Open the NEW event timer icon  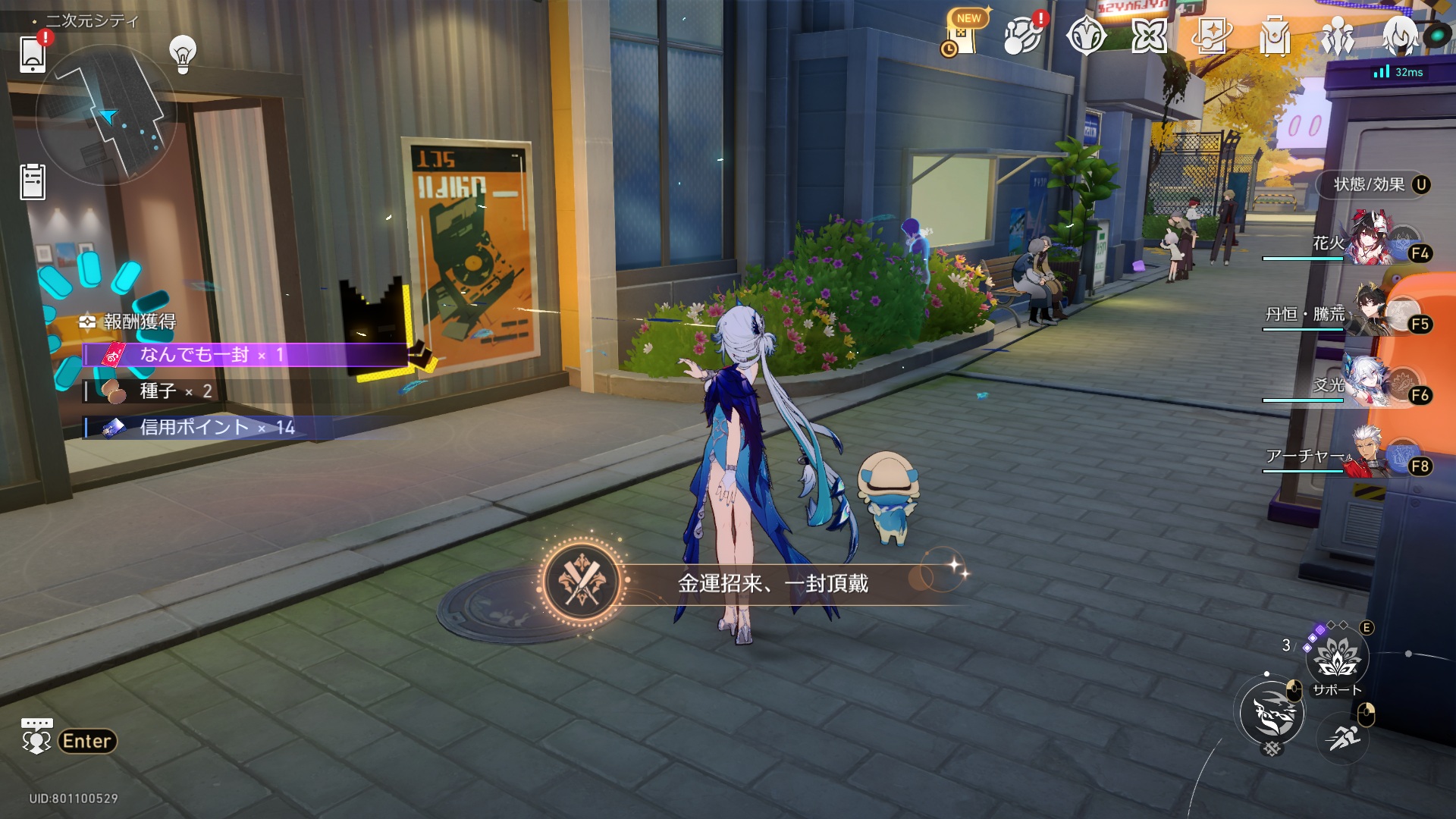[962, 36]
